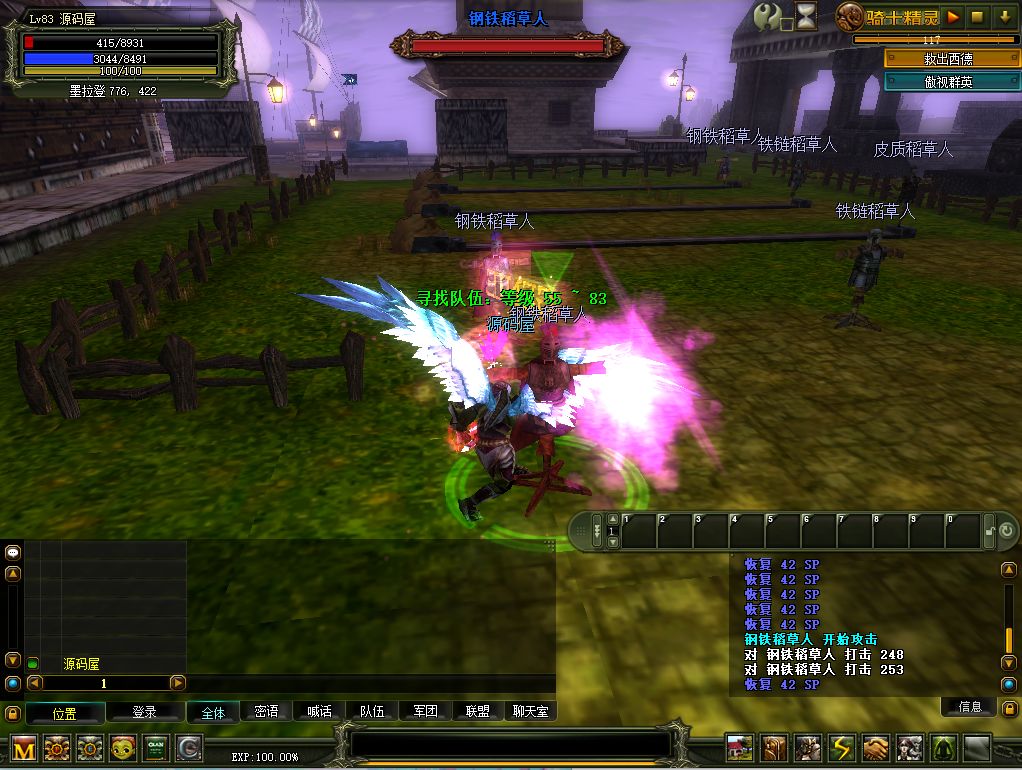Select the 傲视群英 button

point(948,82)
